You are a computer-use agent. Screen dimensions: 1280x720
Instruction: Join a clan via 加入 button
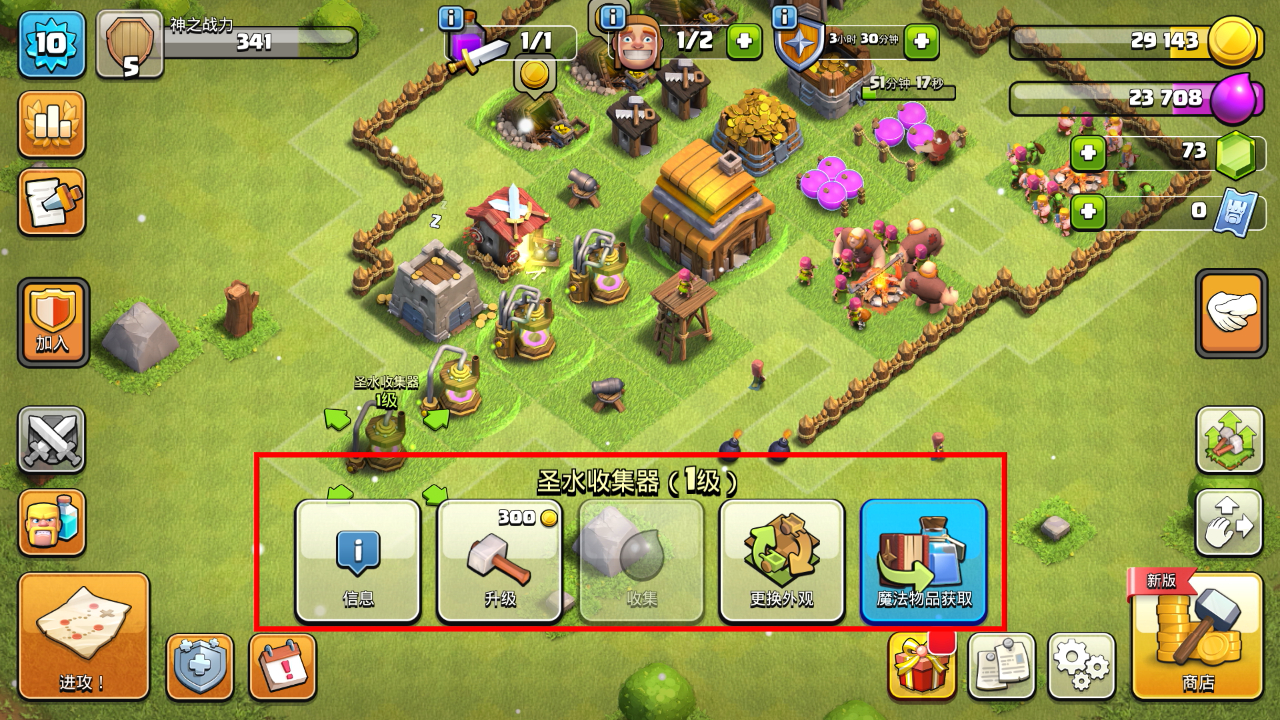click(53, 322)
